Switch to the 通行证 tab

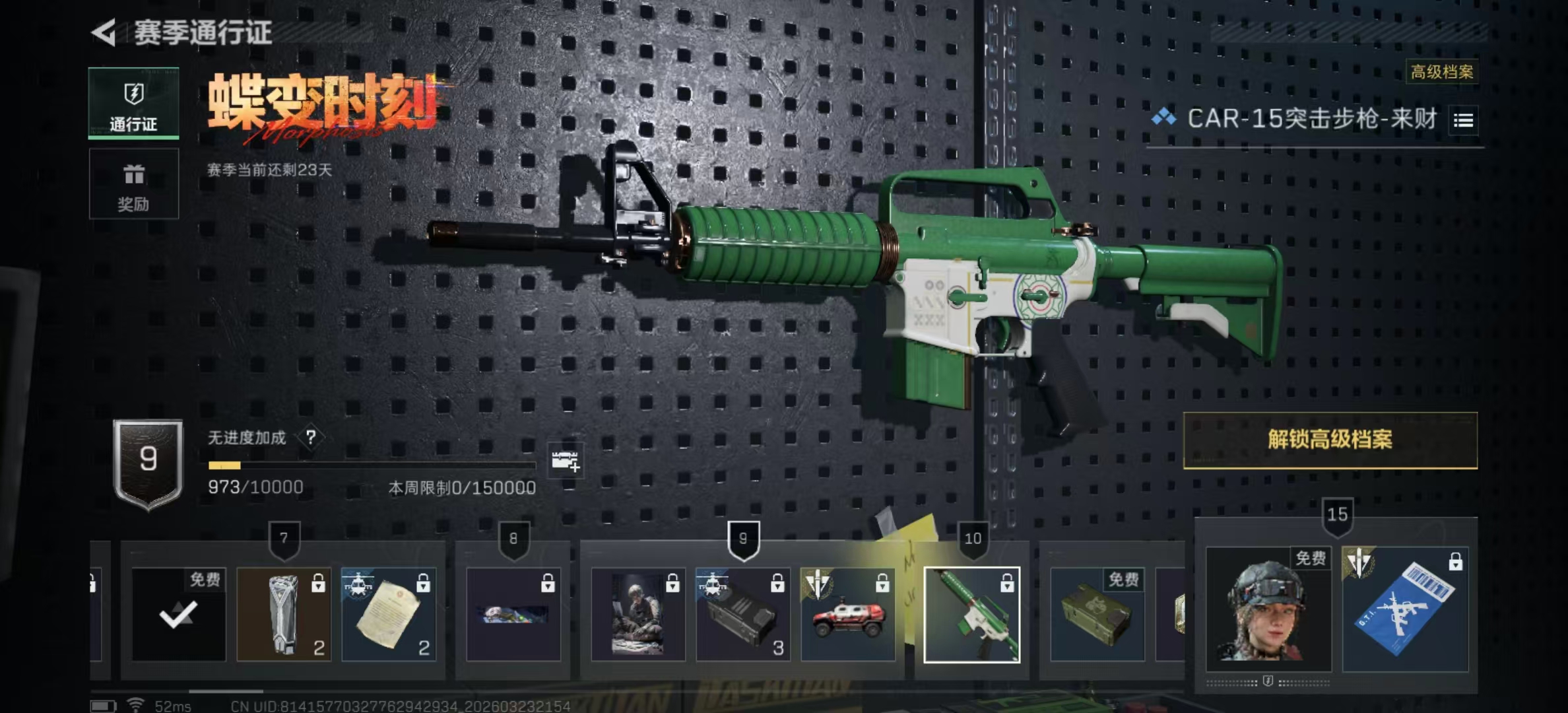point(133,103)
